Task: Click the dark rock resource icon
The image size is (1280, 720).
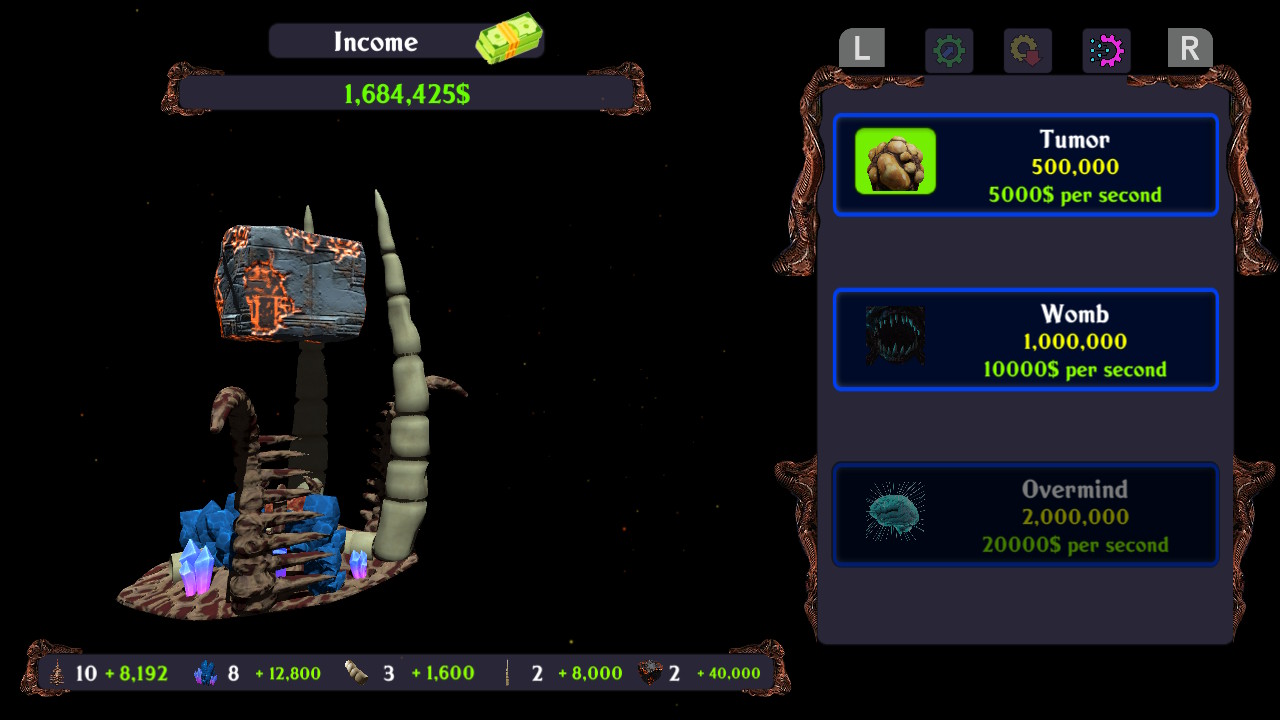Action: [648, 673]
